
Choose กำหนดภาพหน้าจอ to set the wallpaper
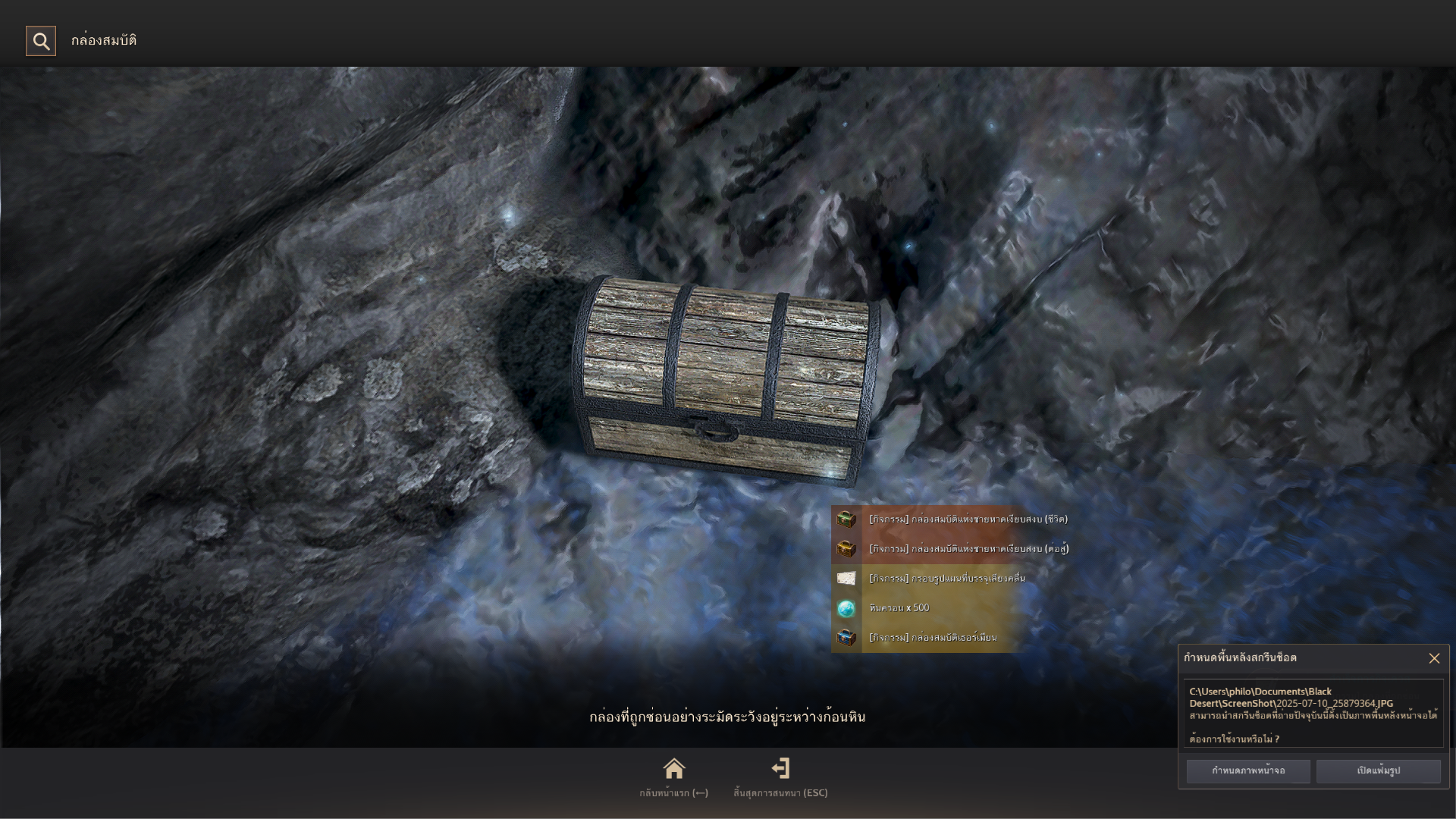pos(1247,770)
